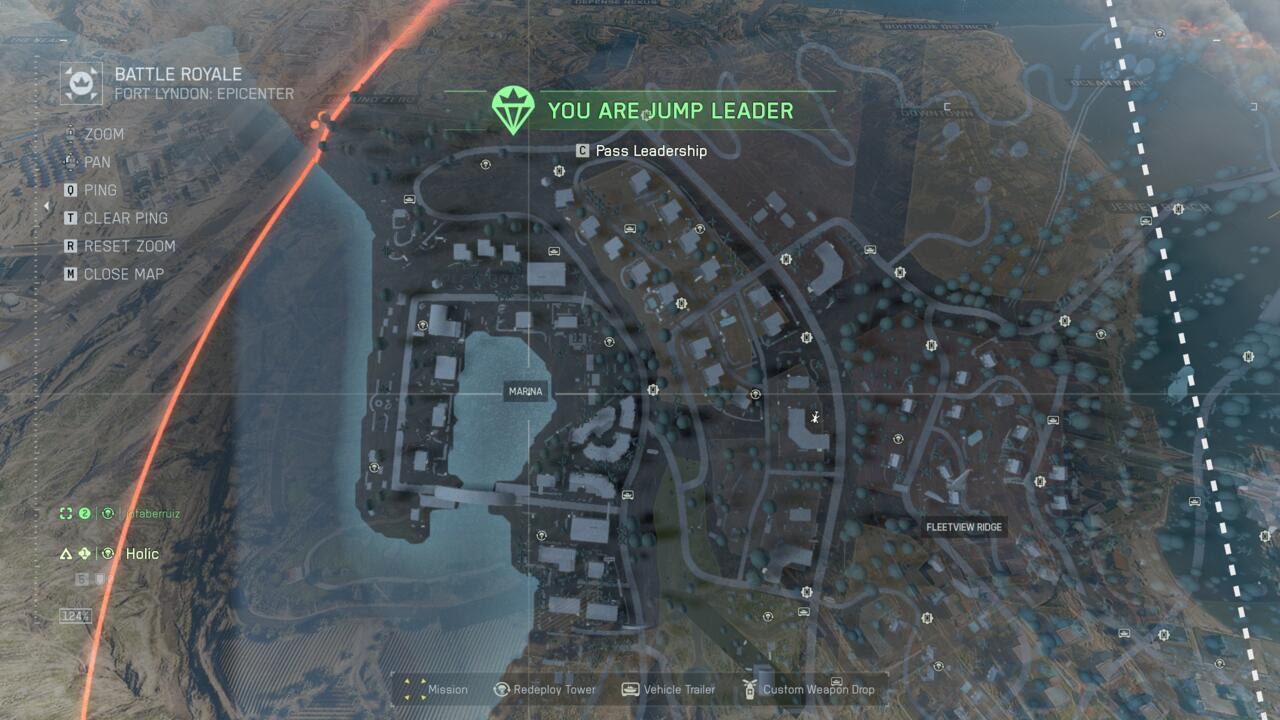Select the FLEETVIEW RIDGE label
Viewport: 1280px width, 720px height.
click(966, 527)
